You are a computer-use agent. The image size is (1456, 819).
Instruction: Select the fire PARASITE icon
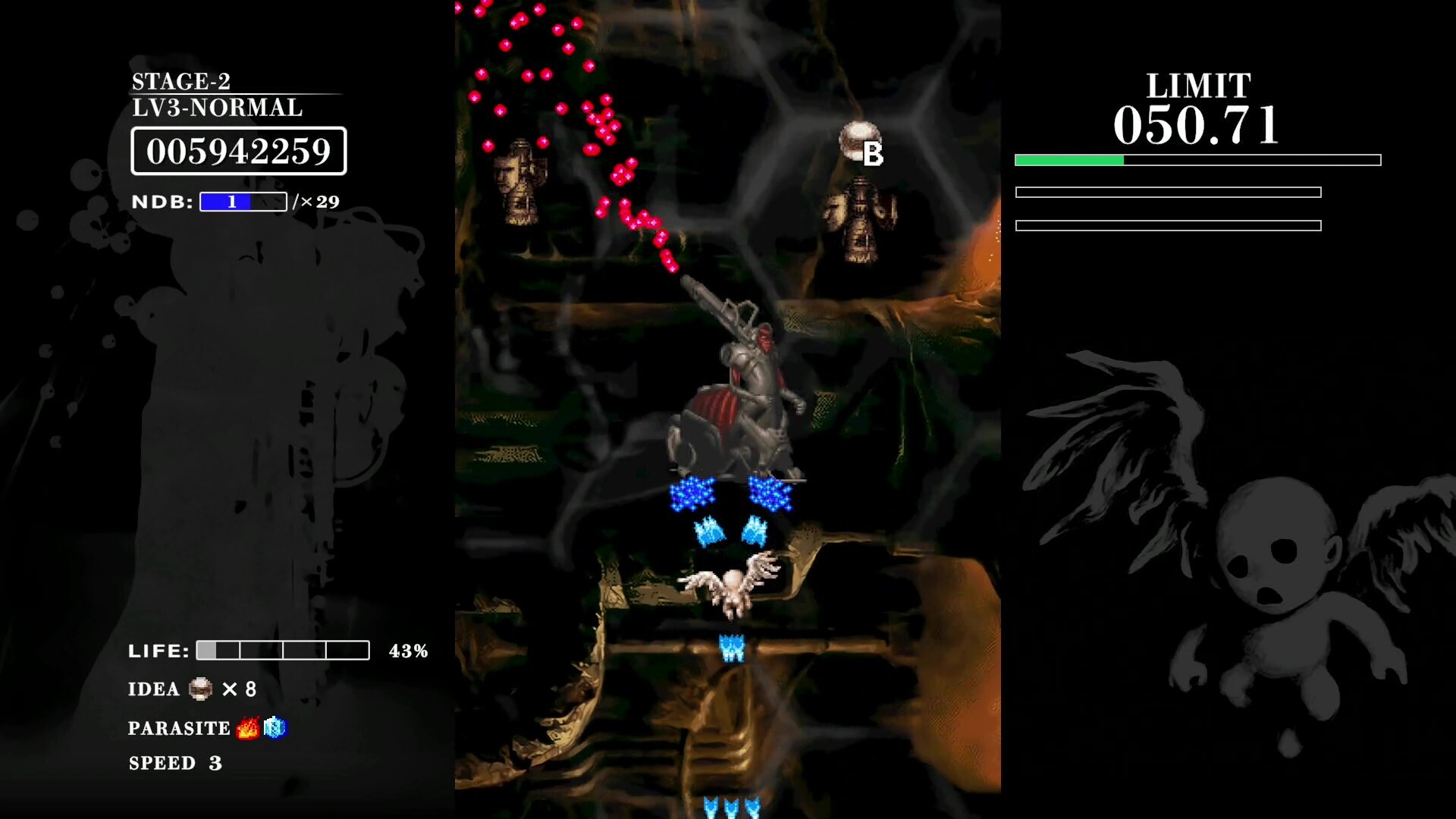coord(246,727)
